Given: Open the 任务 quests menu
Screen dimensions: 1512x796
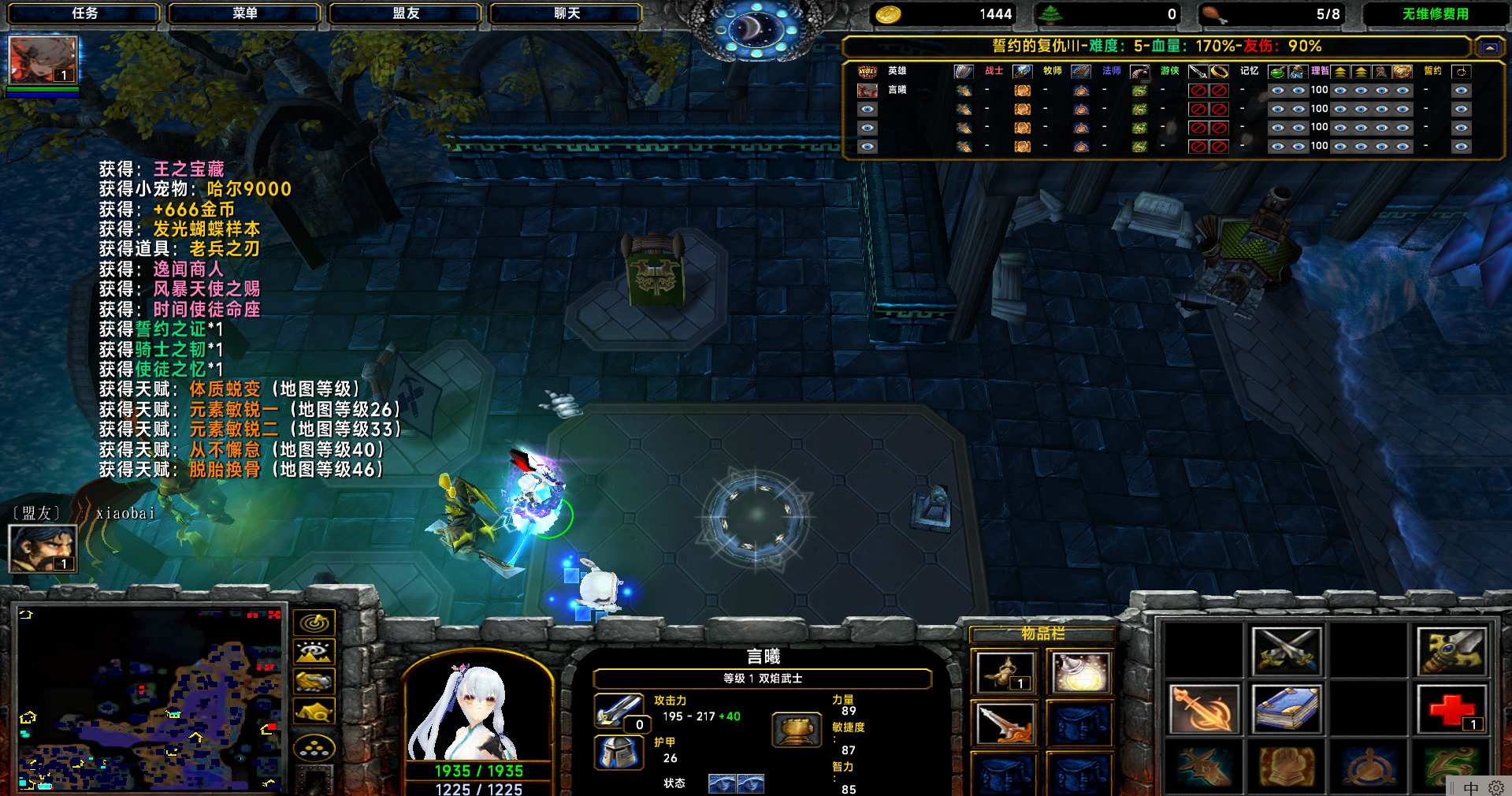Looking at the screenshot, I should pos(84,13).
